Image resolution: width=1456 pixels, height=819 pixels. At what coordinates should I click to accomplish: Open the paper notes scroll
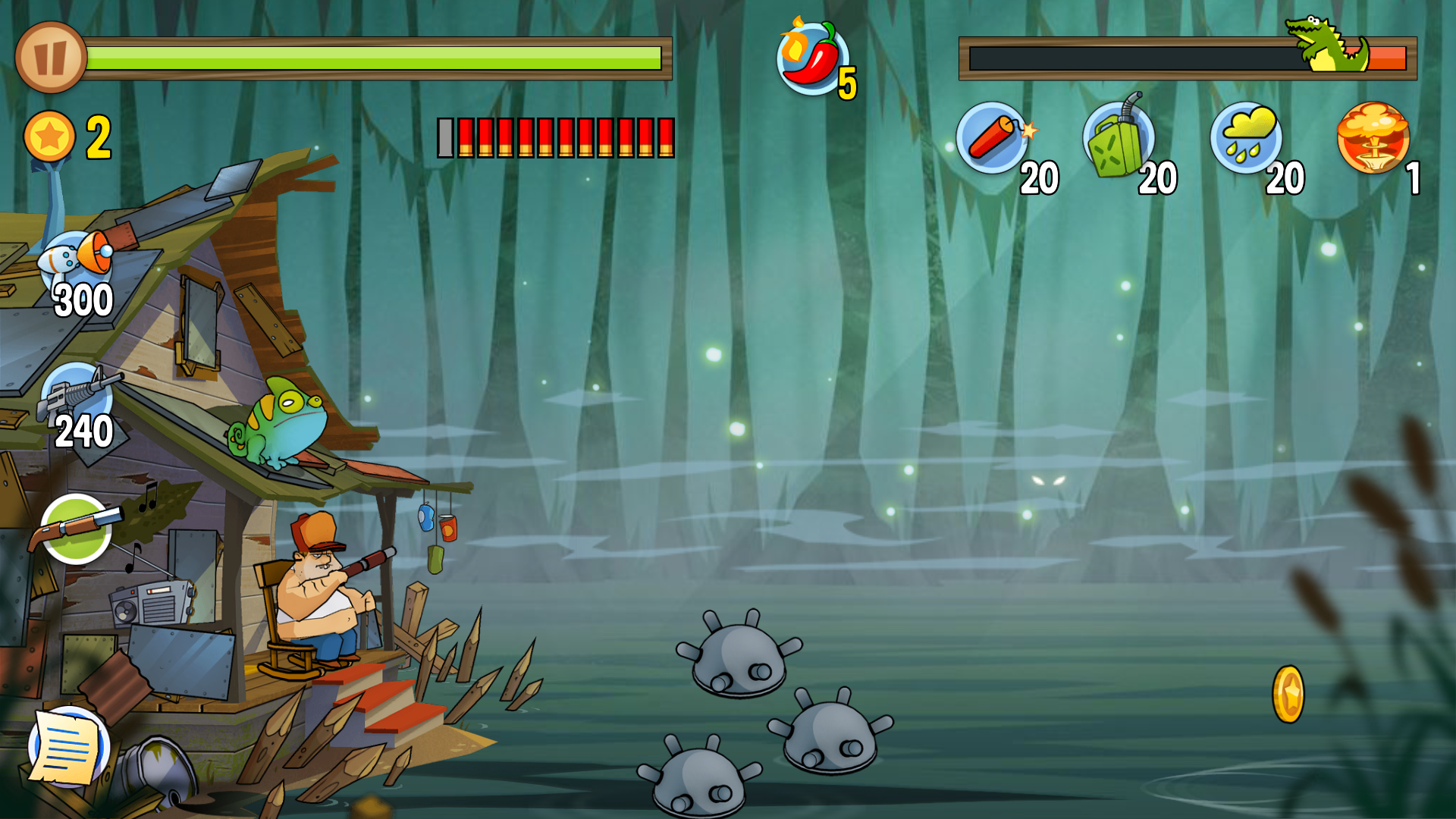69,747
